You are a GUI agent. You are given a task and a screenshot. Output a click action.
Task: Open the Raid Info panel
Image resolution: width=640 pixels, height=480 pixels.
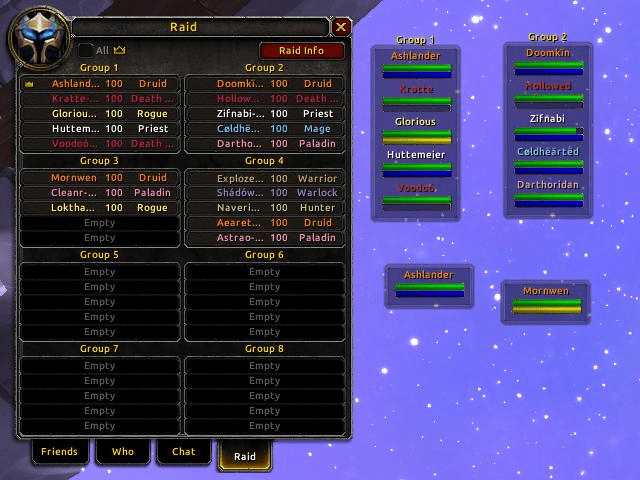click(301, 50)
